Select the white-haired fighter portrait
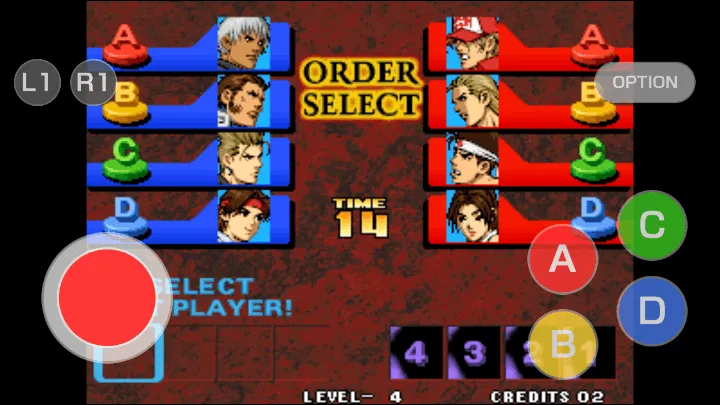This screenshot has width=720, height=405. (244, 43)
